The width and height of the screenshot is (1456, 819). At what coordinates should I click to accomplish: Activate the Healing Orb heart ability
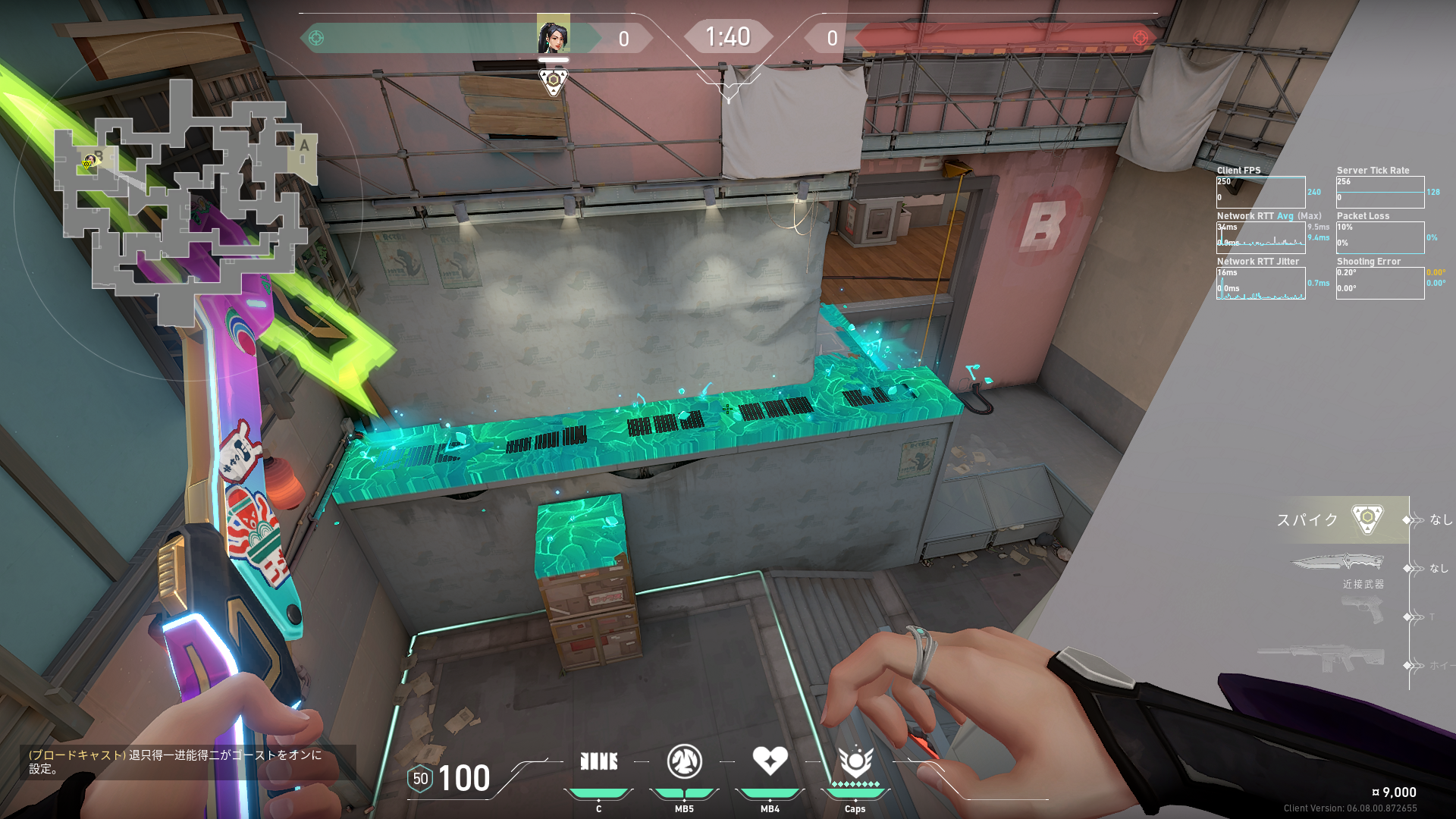pos(770,761)
